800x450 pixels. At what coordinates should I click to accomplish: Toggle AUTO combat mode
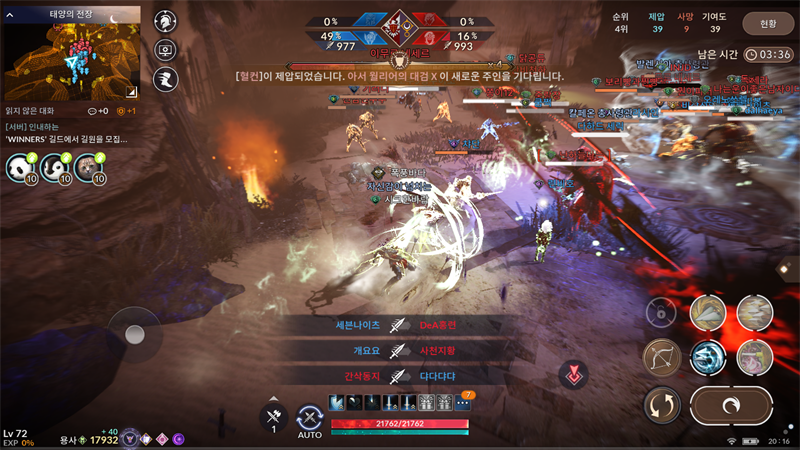click(310, 420)
